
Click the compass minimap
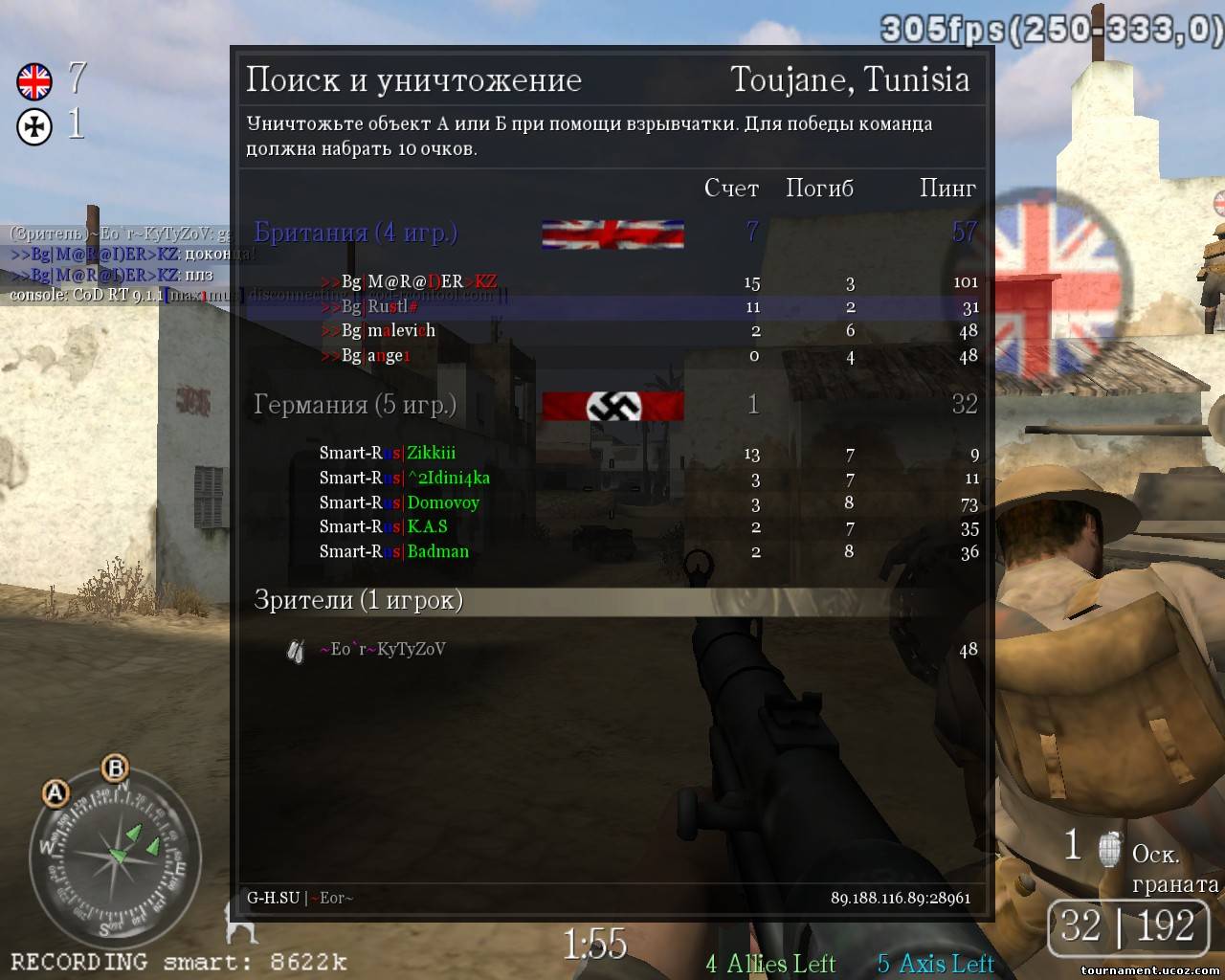[x=115, y=858]
